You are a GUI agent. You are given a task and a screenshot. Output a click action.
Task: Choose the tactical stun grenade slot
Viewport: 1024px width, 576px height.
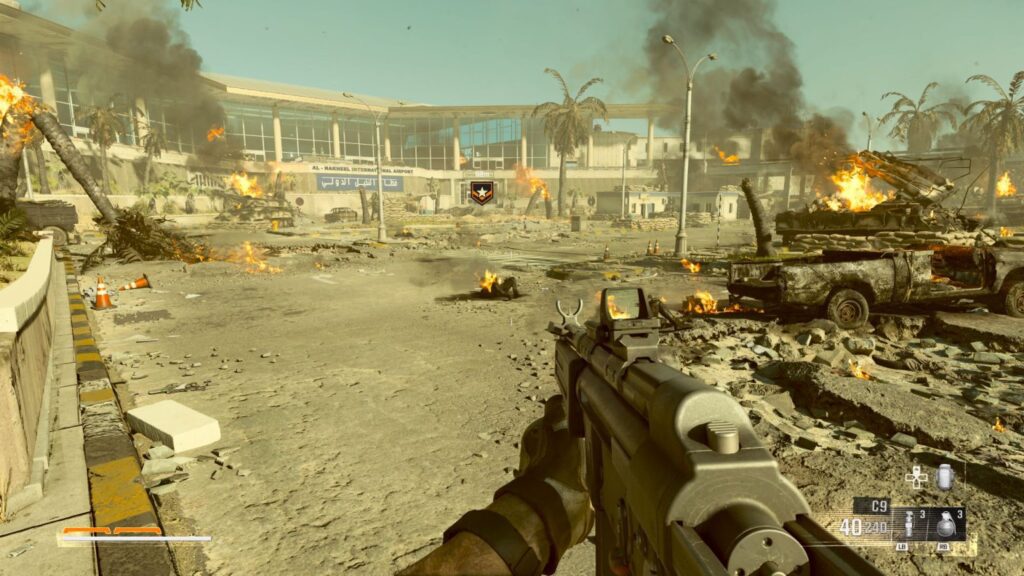[x=906, y=524]
